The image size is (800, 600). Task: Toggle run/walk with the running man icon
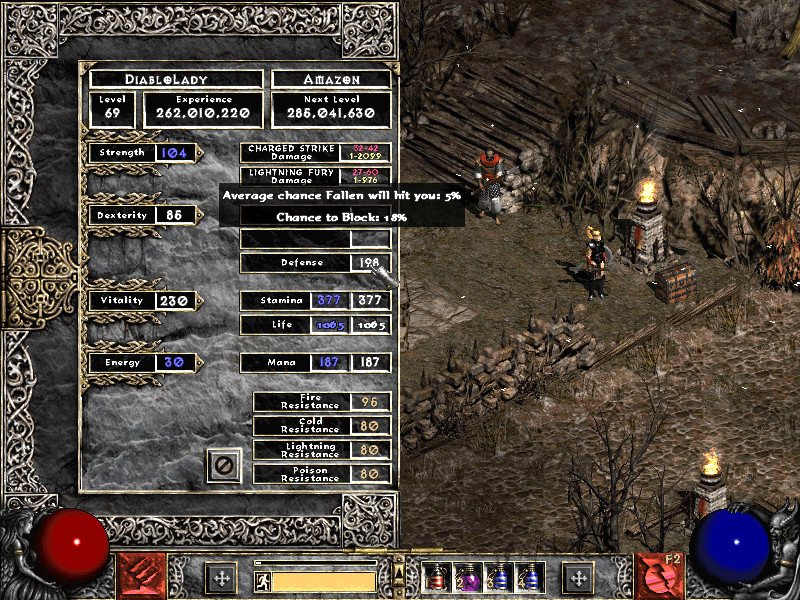click(263, 580)
